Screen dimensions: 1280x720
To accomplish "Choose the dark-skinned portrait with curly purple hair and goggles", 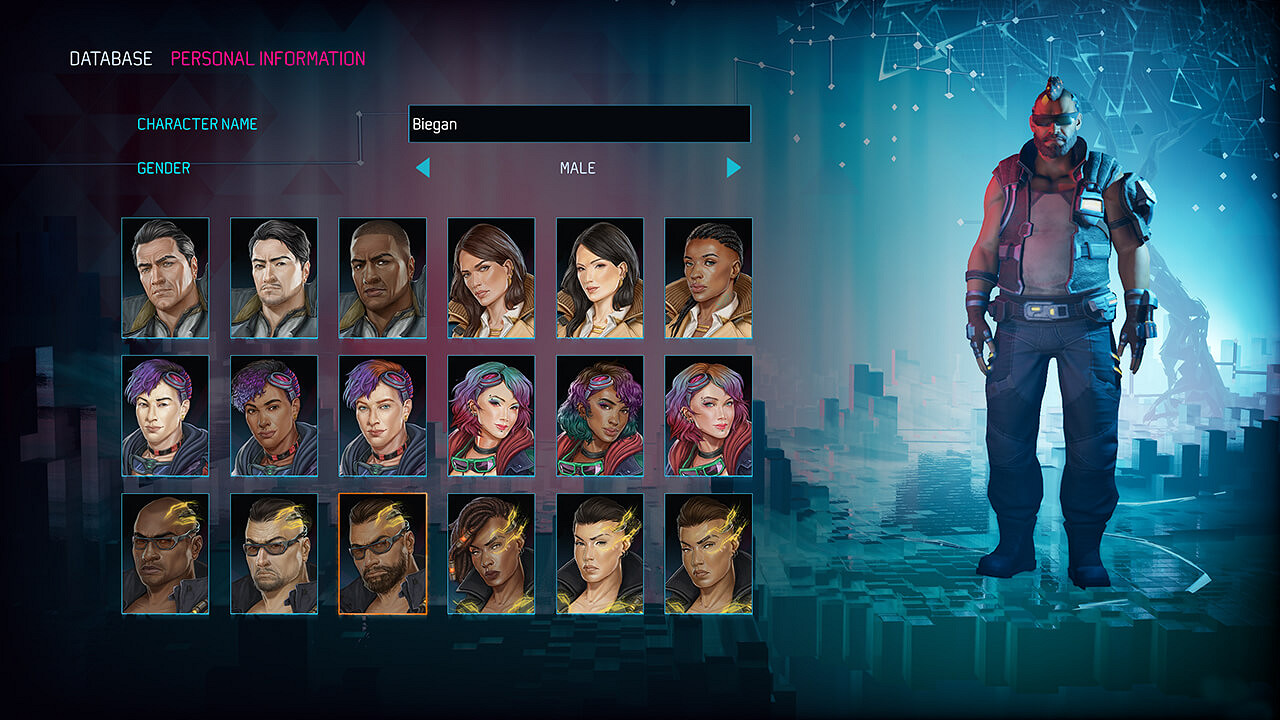I will point(274,416).
